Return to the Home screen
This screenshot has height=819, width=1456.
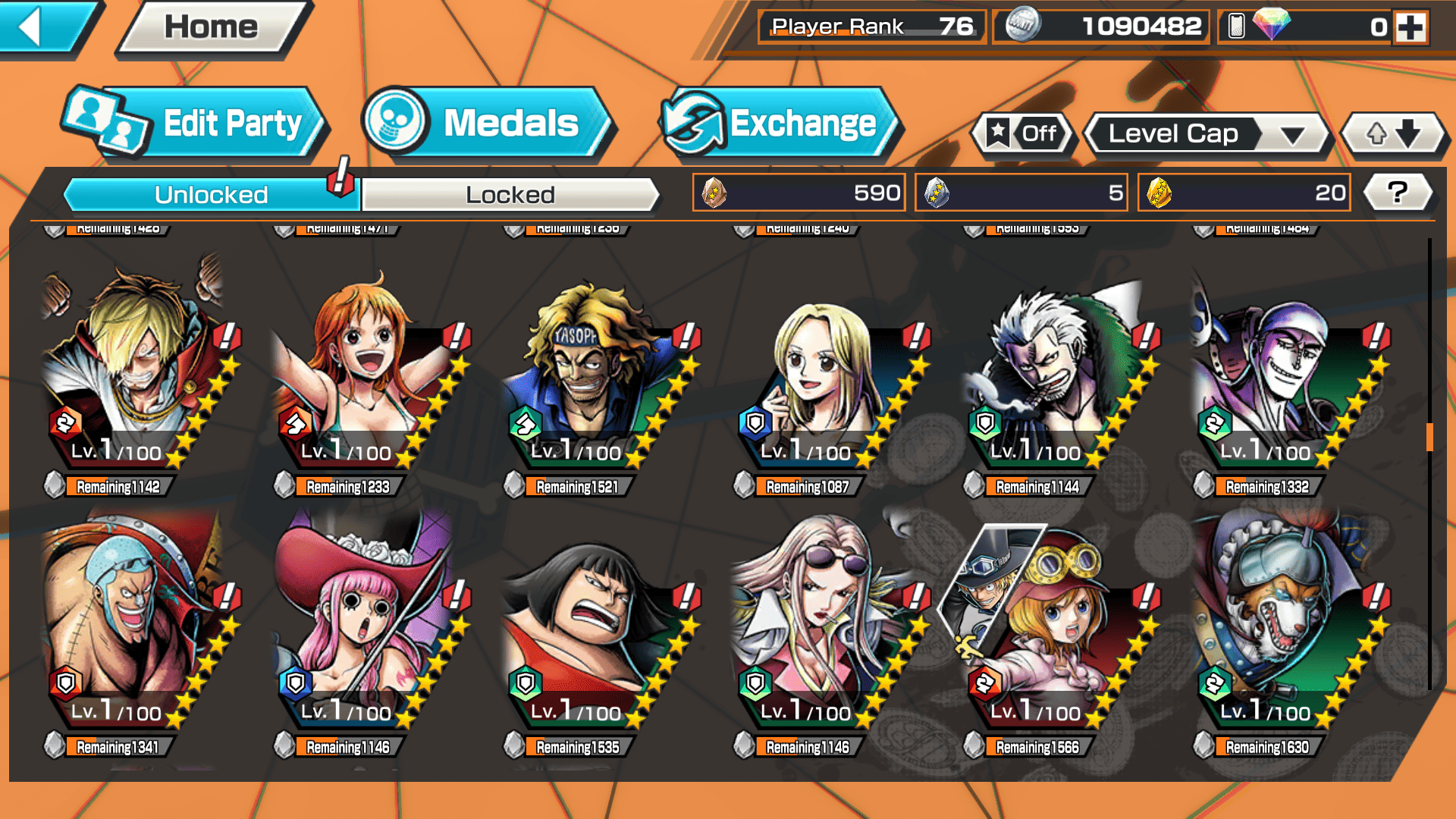click(x=211, y=28)
